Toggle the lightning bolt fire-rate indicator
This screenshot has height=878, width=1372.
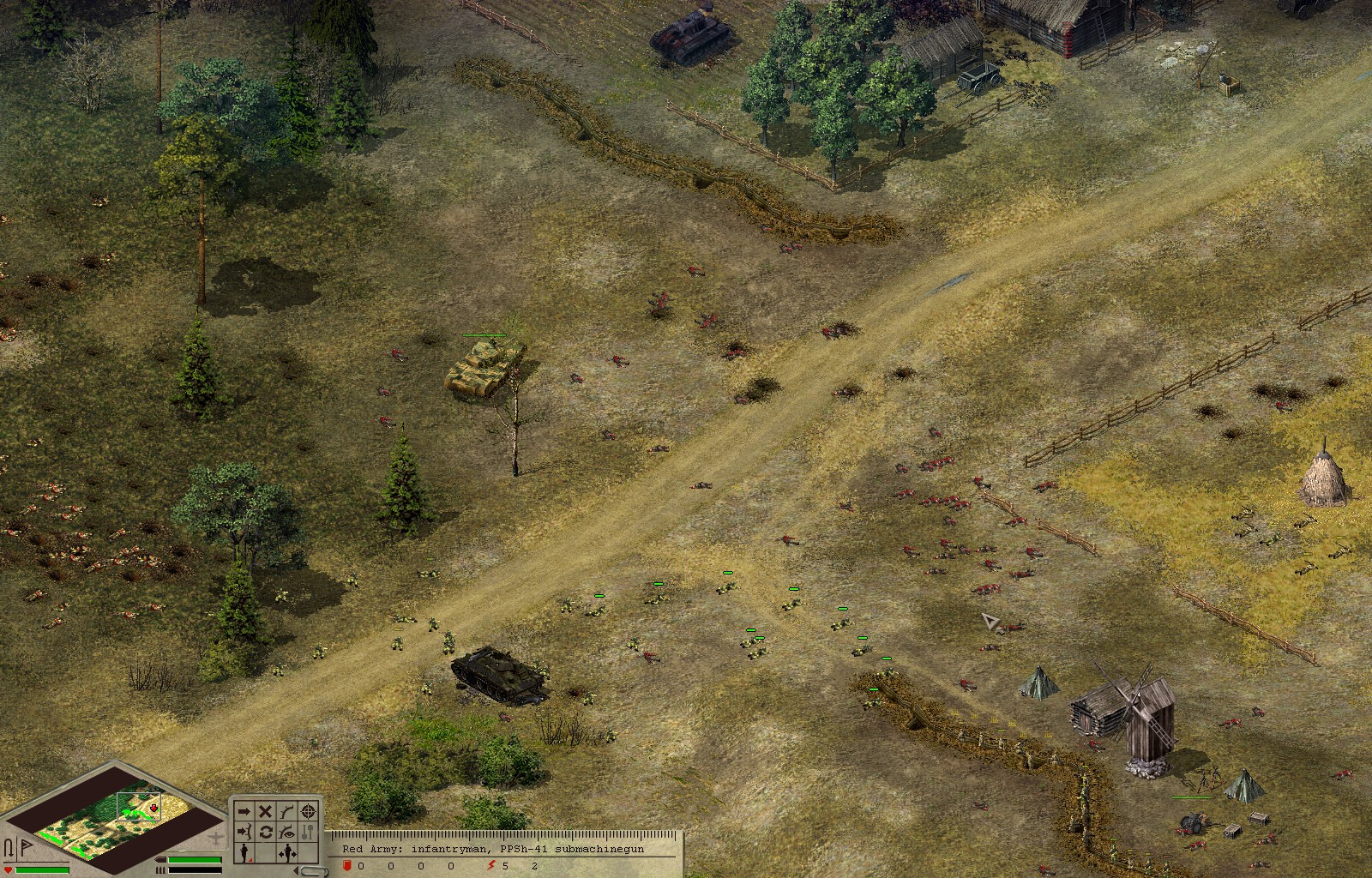pyautogui.click(x=490, y=864)
